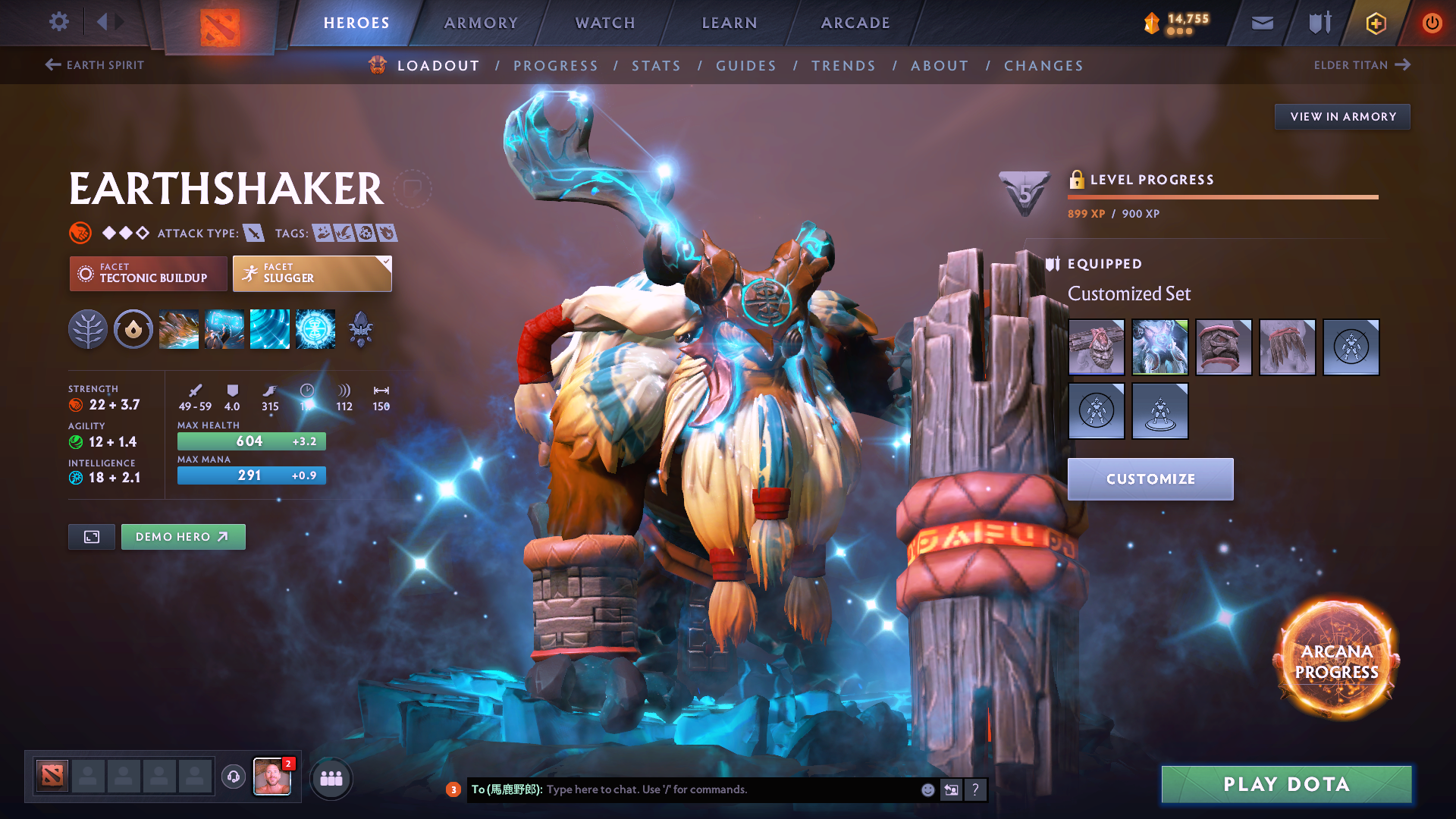Open the Watch tab
This screenshot has height=819, width=1456.
point(605,23)
